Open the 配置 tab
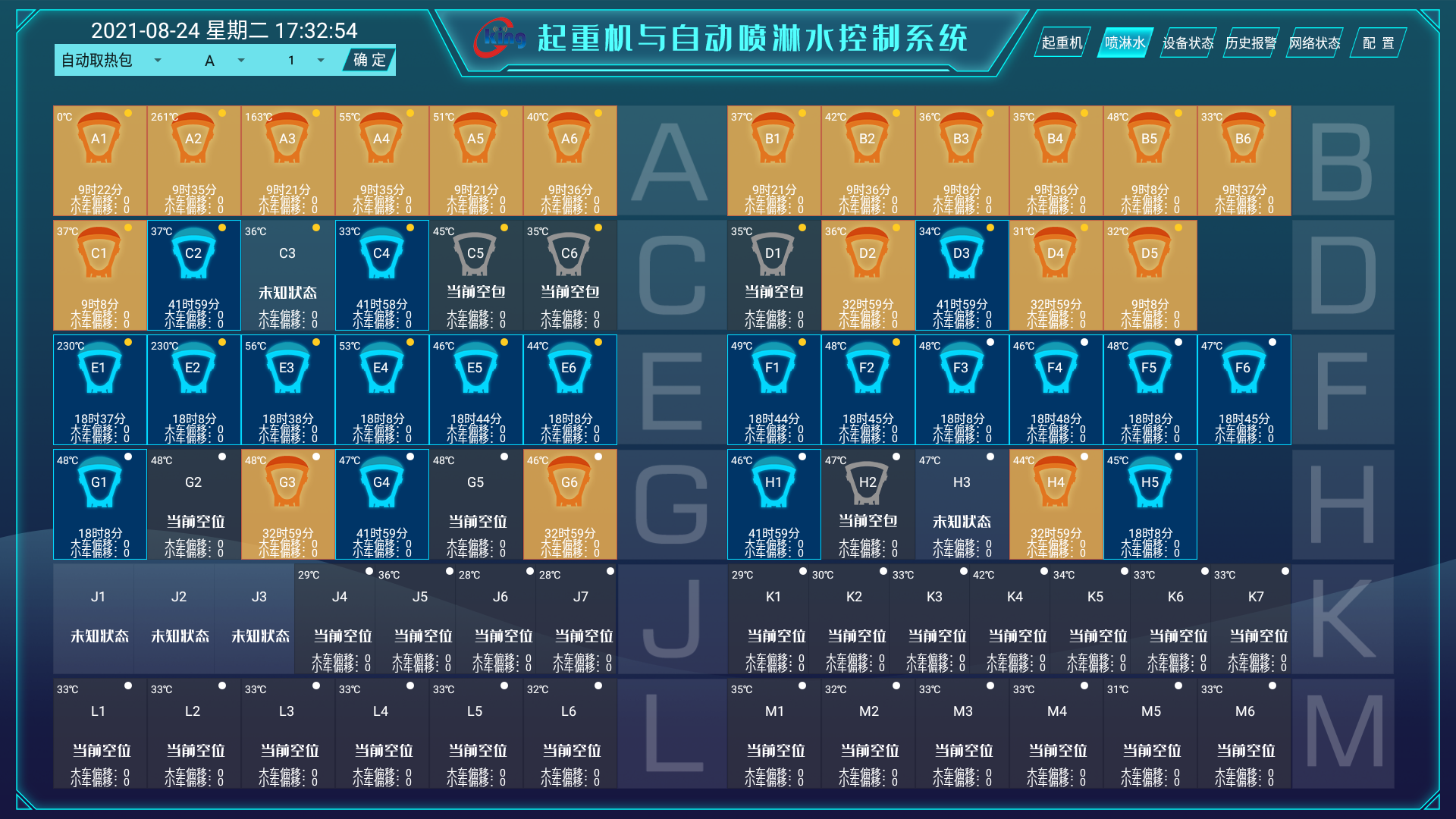 (1378, 43)
